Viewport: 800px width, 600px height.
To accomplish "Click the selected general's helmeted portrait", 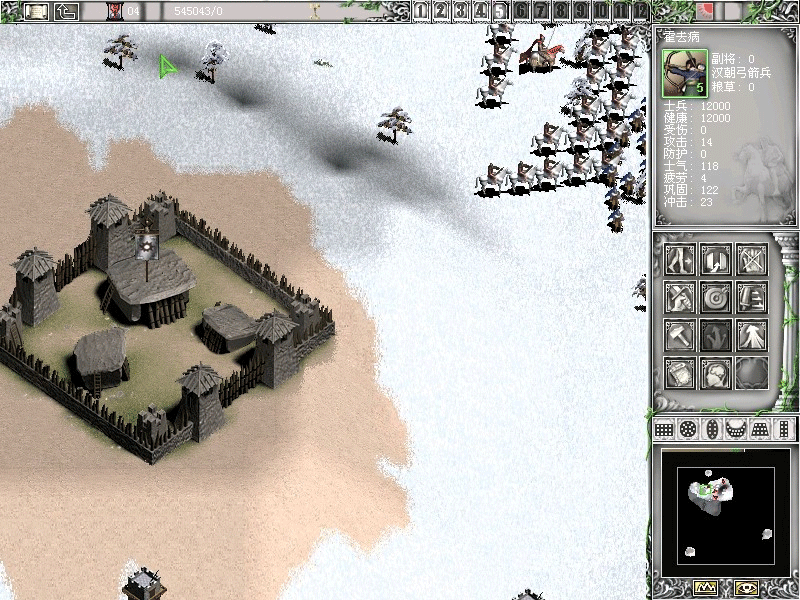I will (684, 71).
